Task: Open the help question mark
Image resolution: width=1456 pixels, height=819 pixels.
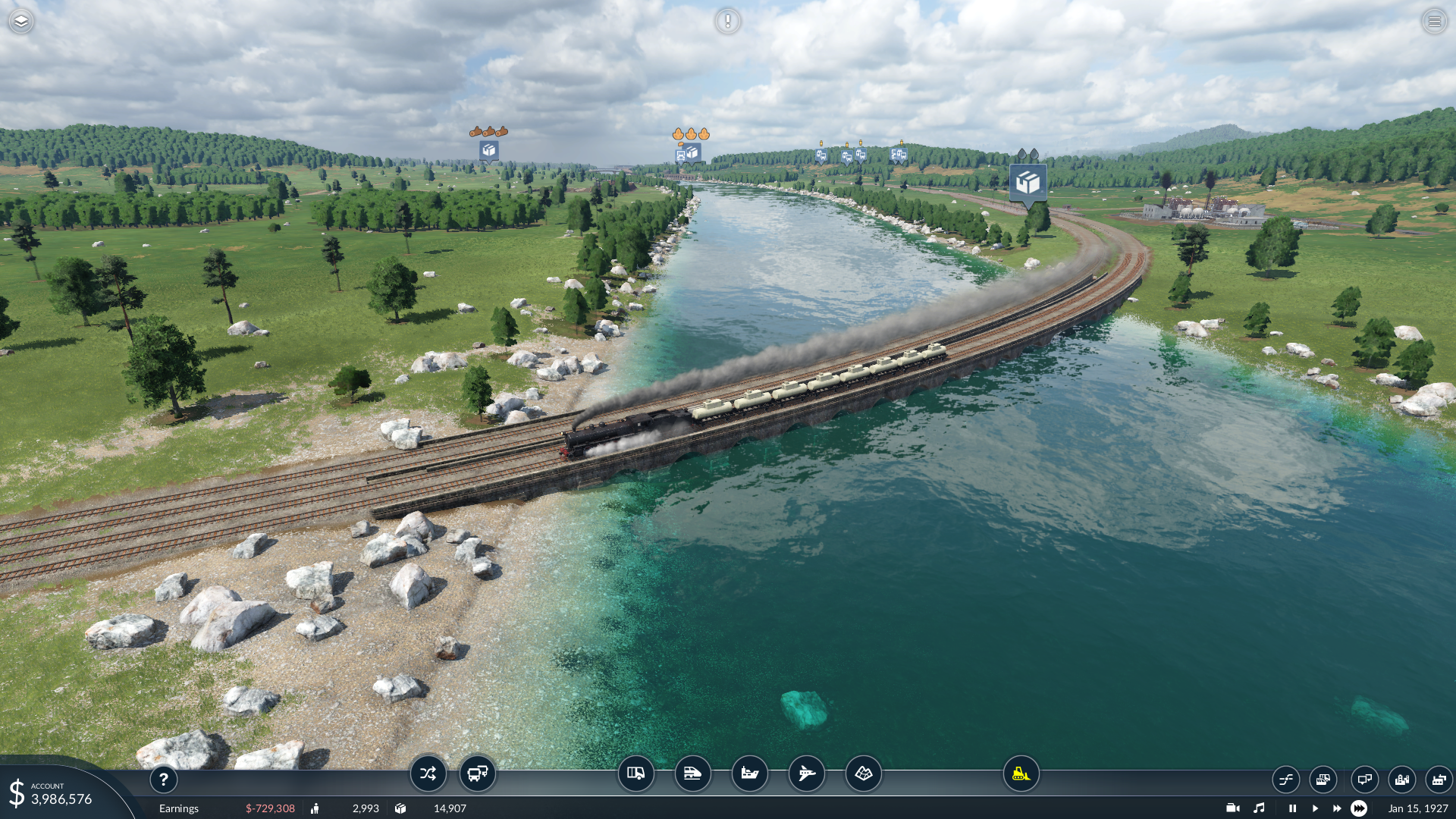Action: coord(163,779)
